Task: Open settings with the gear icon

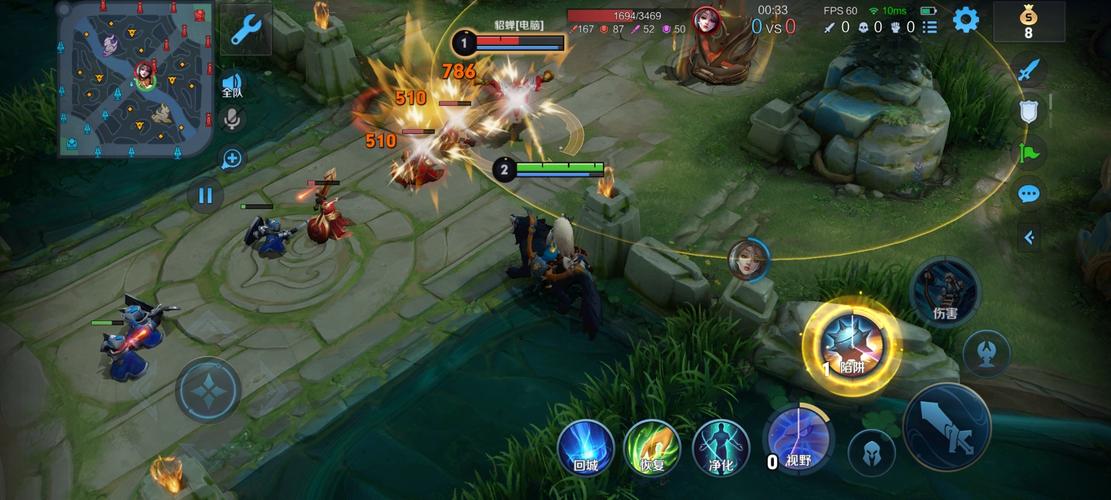Action: (x=965, y=20)
